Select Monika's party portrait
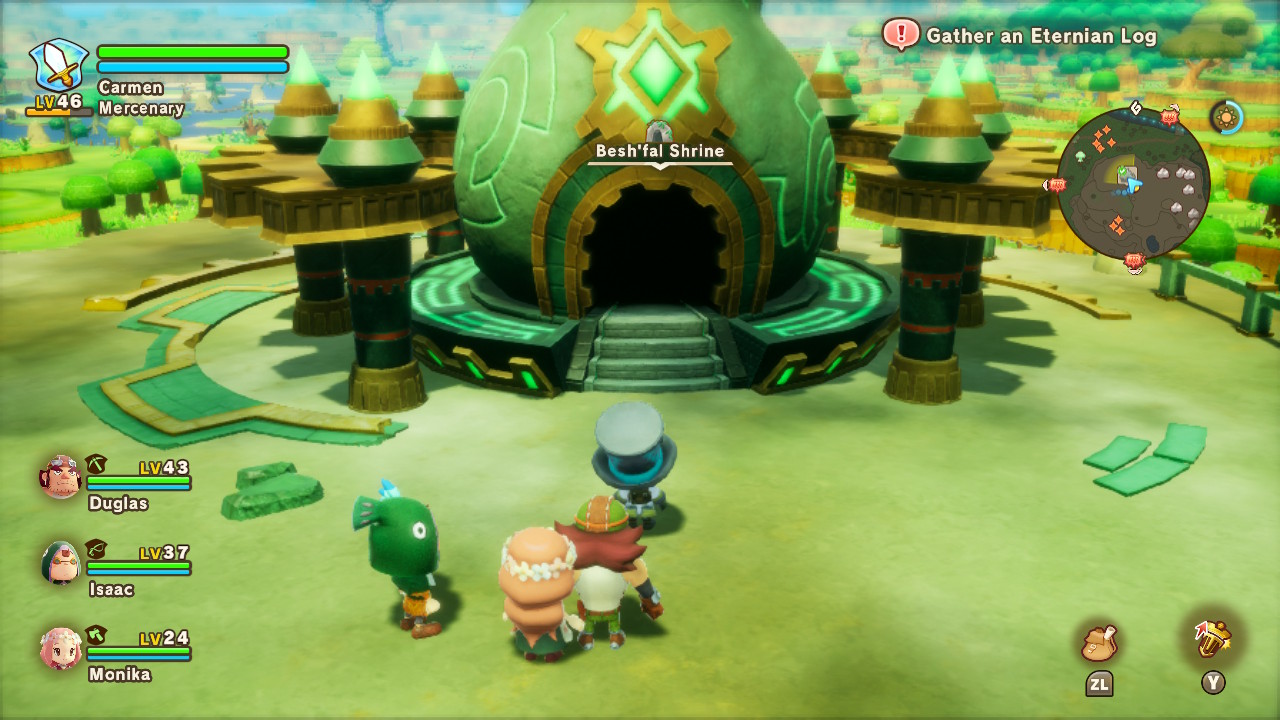 click(61, 649)
